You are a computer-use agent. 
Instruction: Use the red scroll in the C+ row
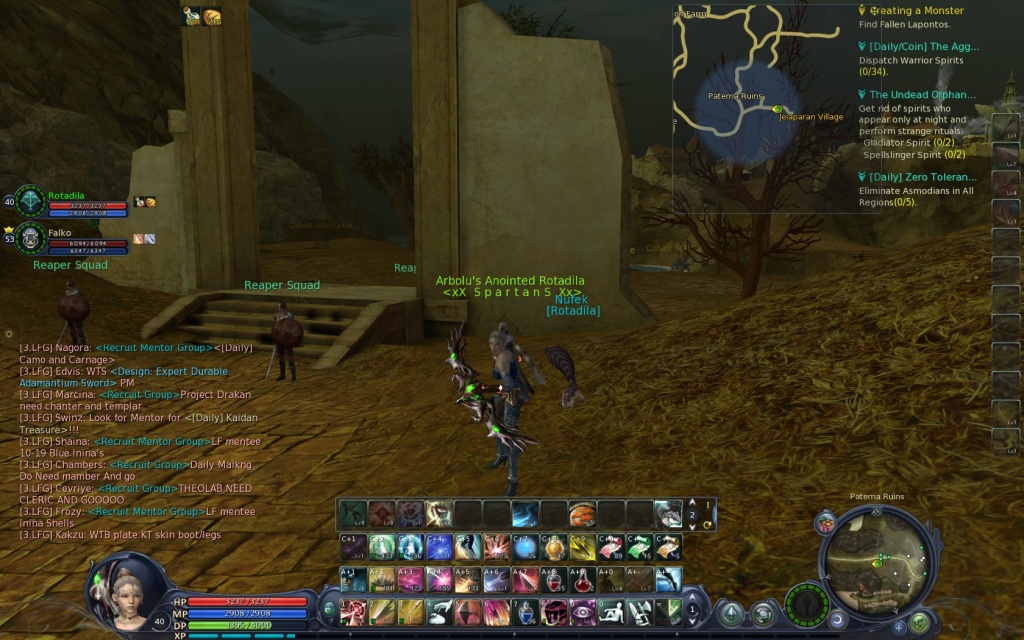[x=611, y=547]
